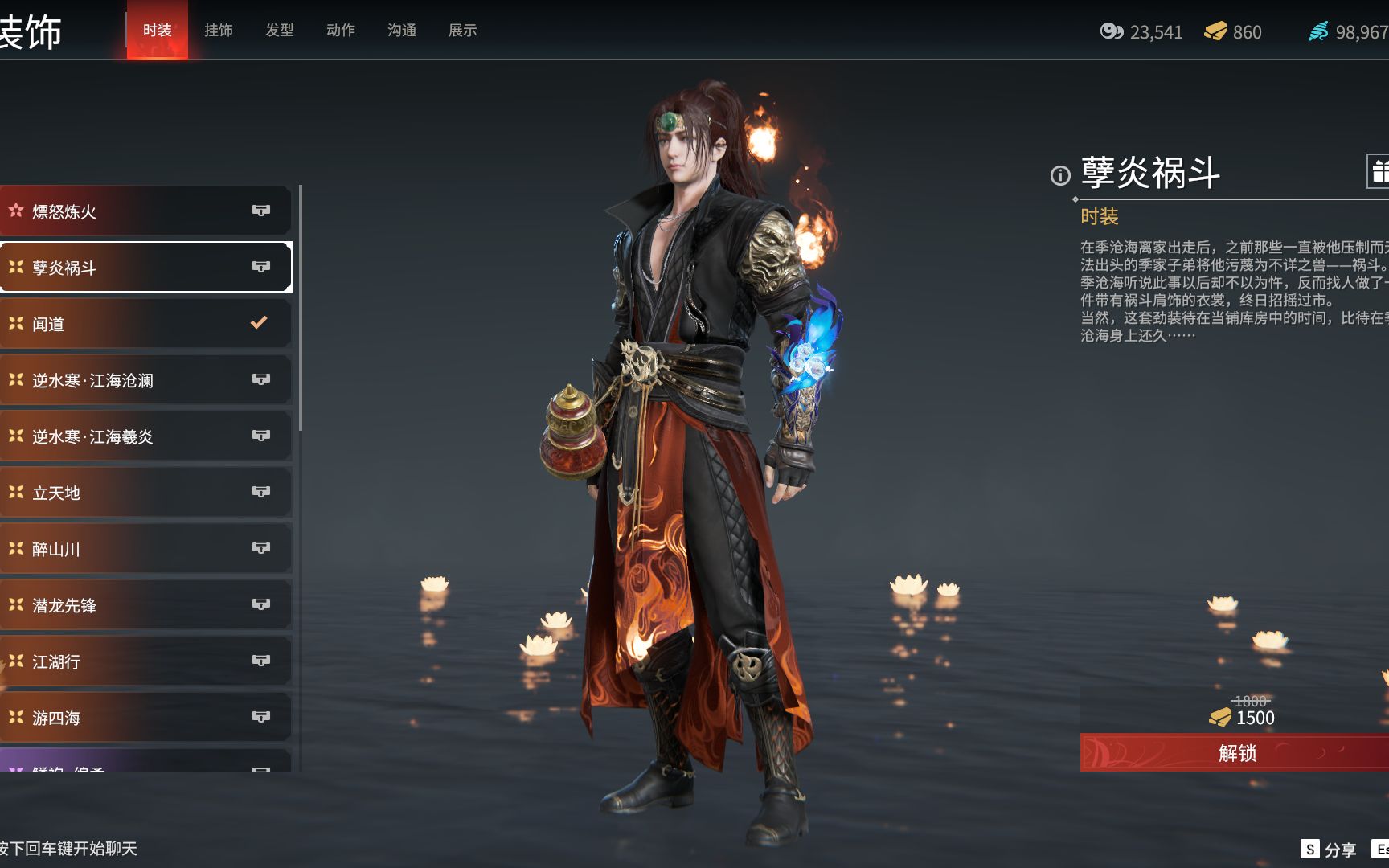Viewport: 1389px width, 868px height.
Task: Open the 动作 tab
Action: click(x=340, y=31)
